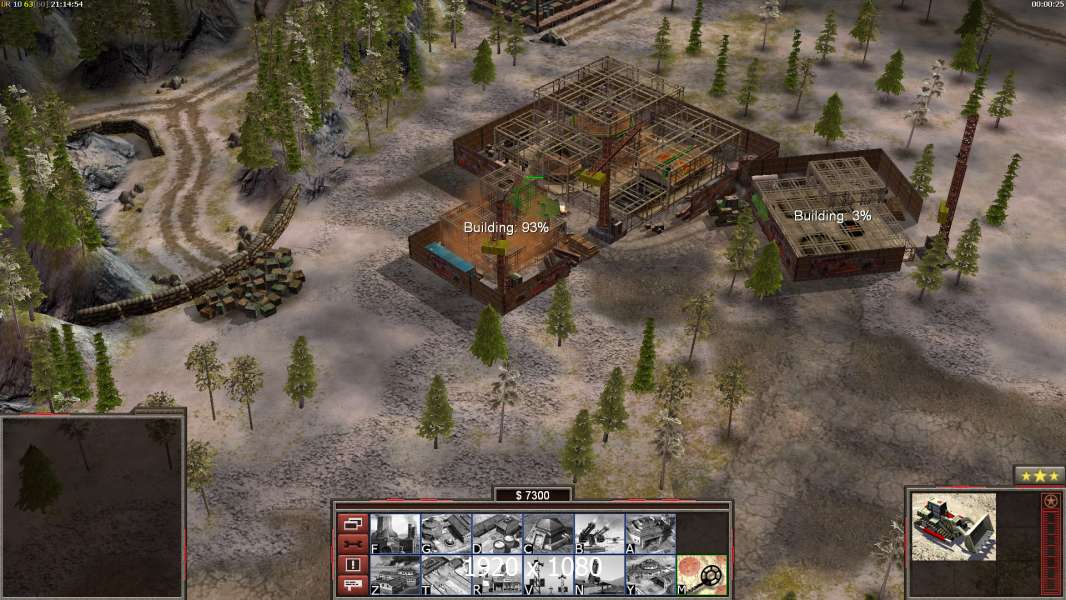Viewport: 1066px width, 600px height.
Task: Choose the command center icon marked Y
Action: click(x=650, y=574)
